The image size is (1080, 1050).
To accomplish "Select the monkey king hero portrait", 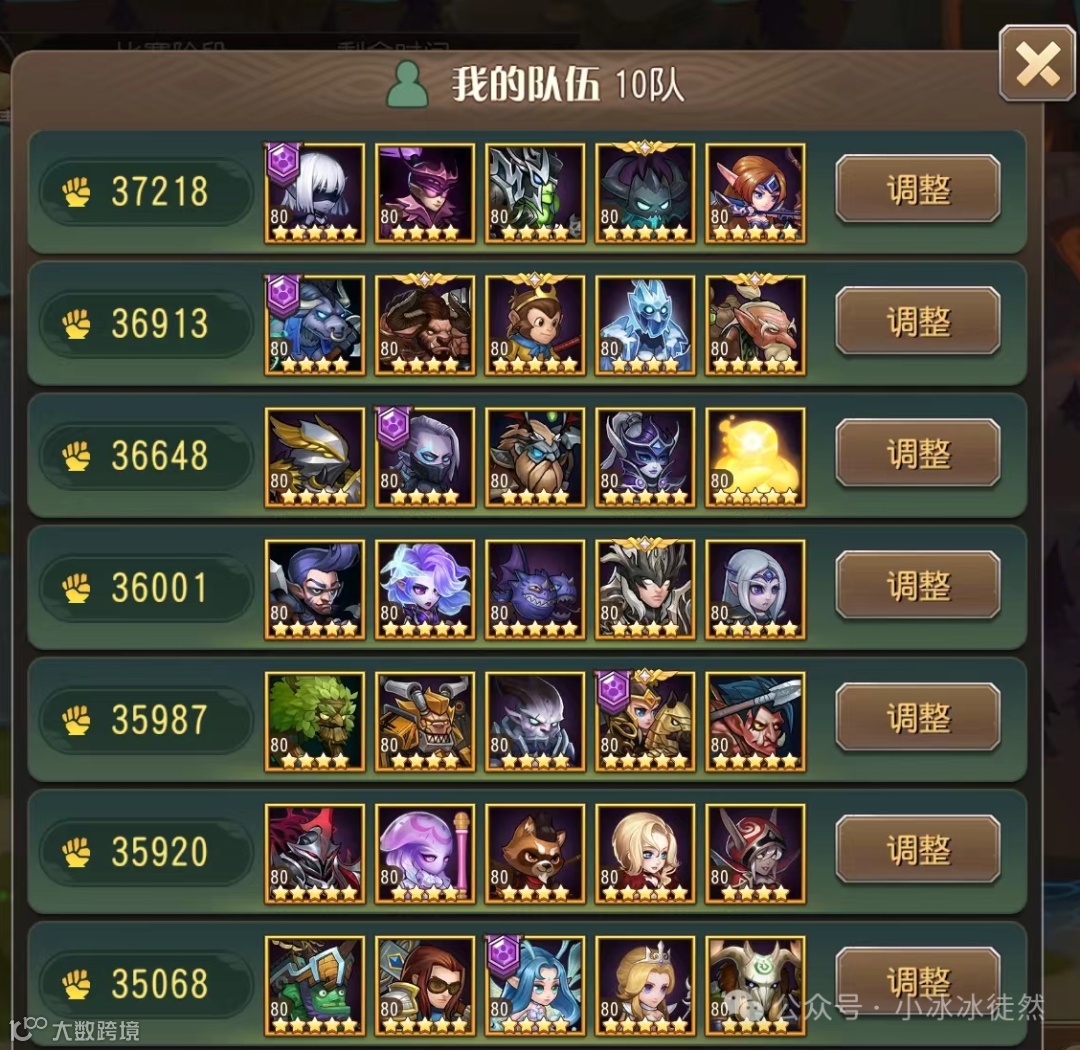I will pyautogui.click(x=535, y=324).
